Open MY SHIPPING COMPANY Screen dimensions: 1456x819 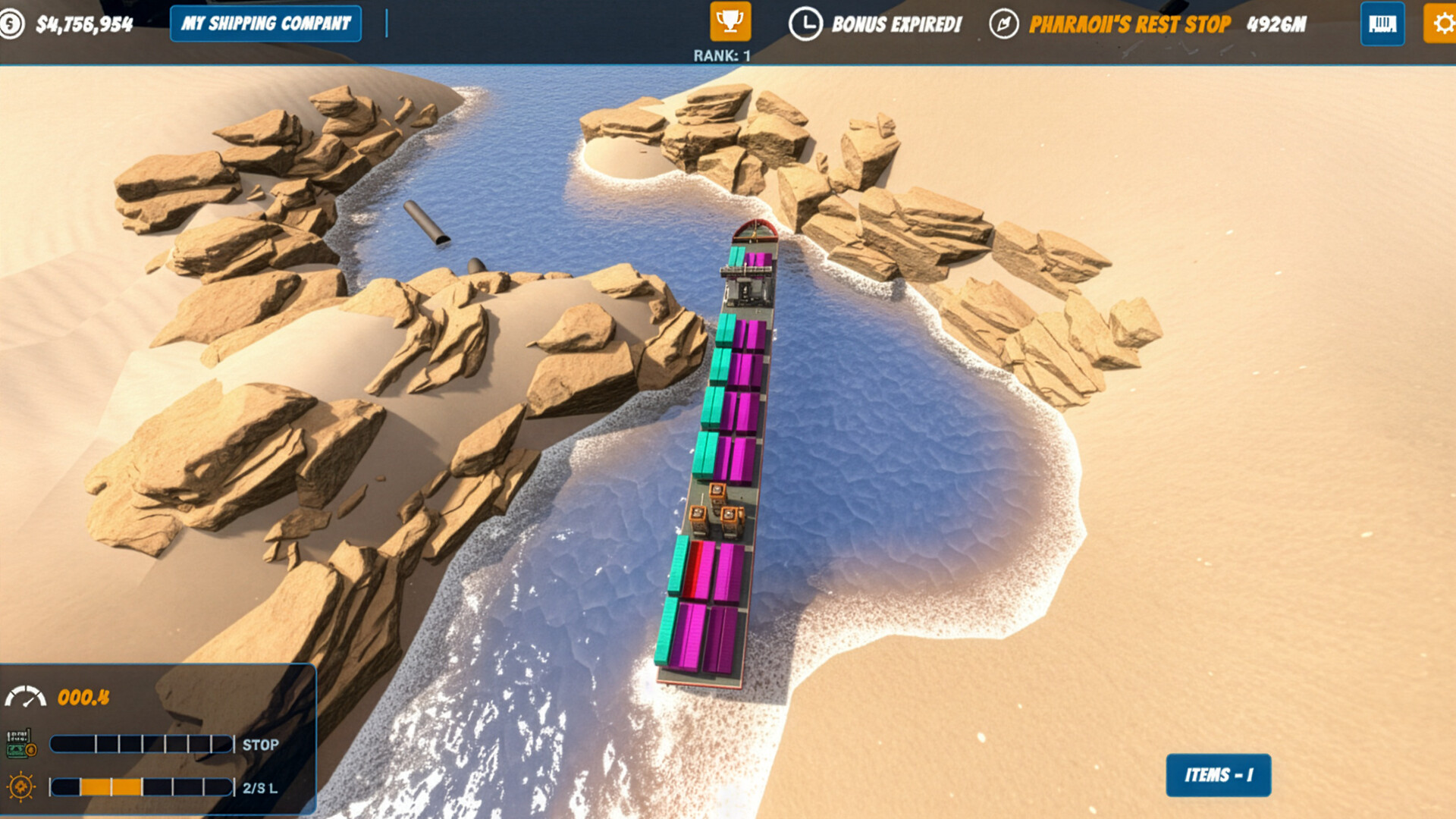tap(265, 24)
